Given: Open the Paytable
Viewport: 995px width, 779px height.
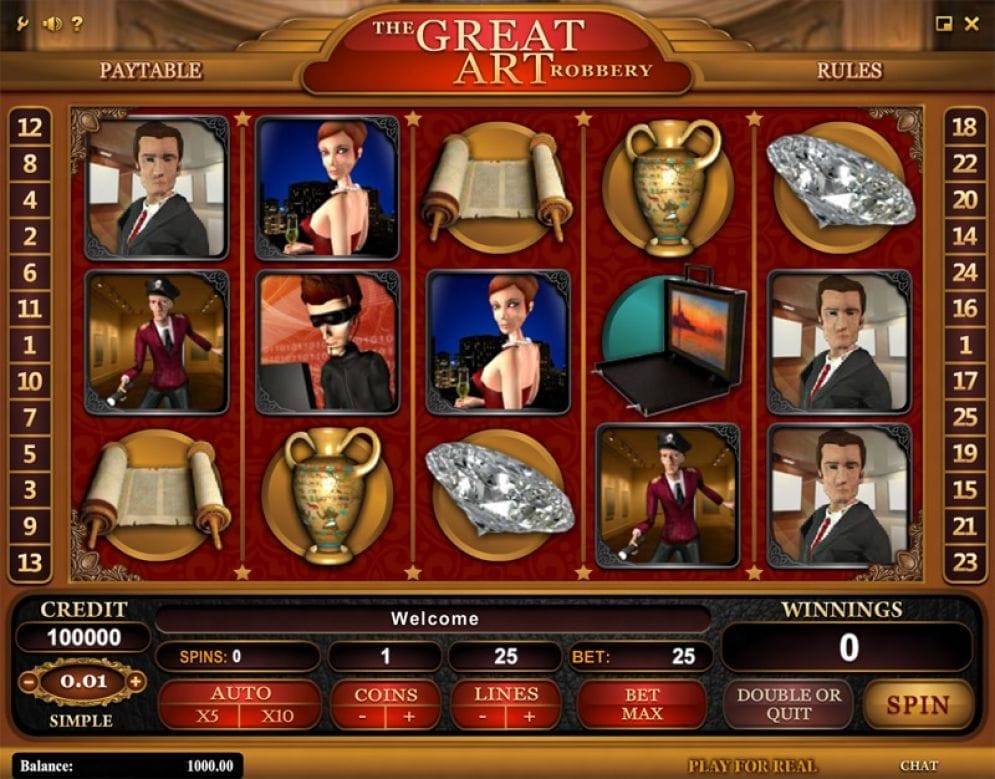Looking at the screenshot, I should [150, 70].
